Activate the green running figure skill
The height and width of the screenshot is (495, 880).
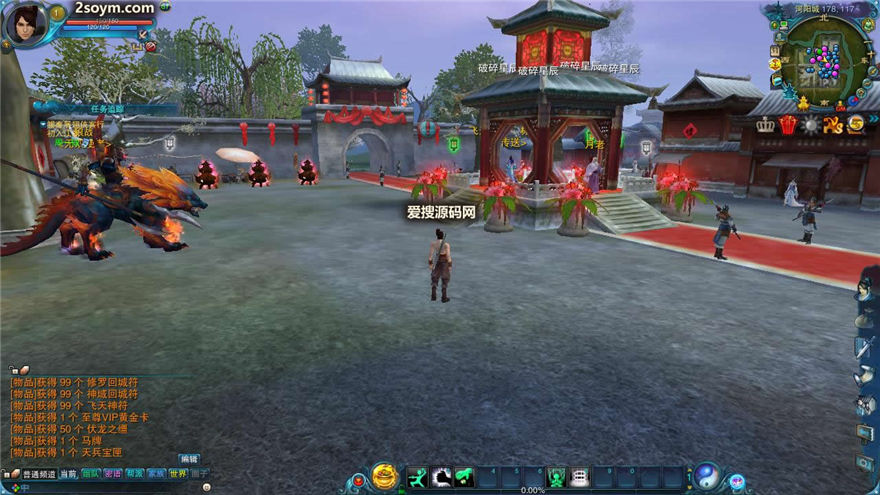coord(417,478)
